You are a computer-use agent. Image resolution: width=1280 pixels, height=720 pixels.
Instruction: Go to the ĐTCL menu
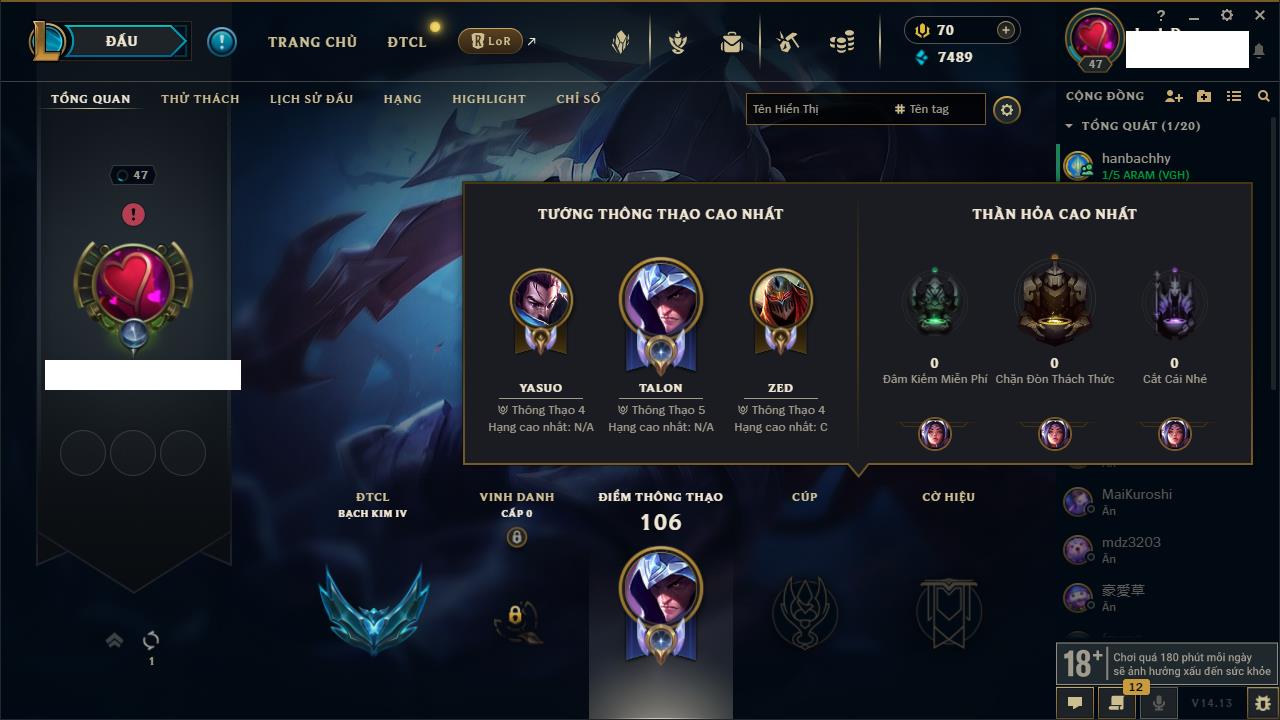point(407,42)
